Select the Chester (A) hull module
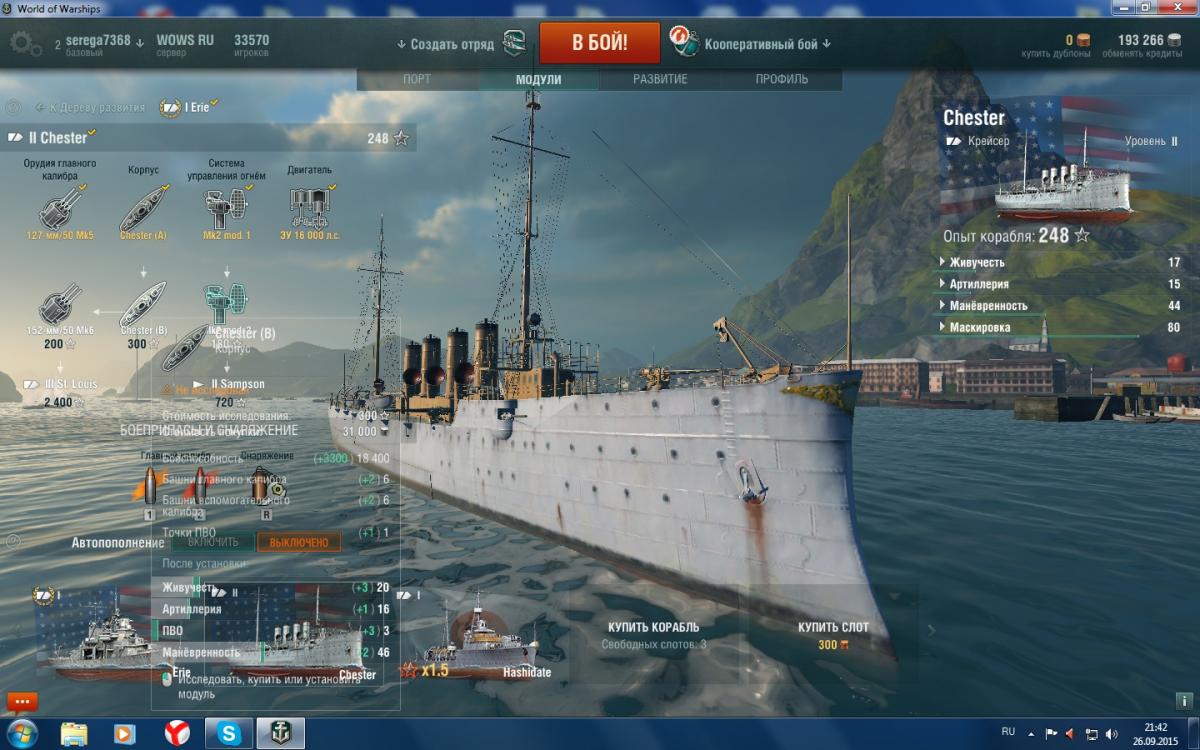Image resolution: width=1200 pixels, height=750 pixels. [x=143, y=210]
